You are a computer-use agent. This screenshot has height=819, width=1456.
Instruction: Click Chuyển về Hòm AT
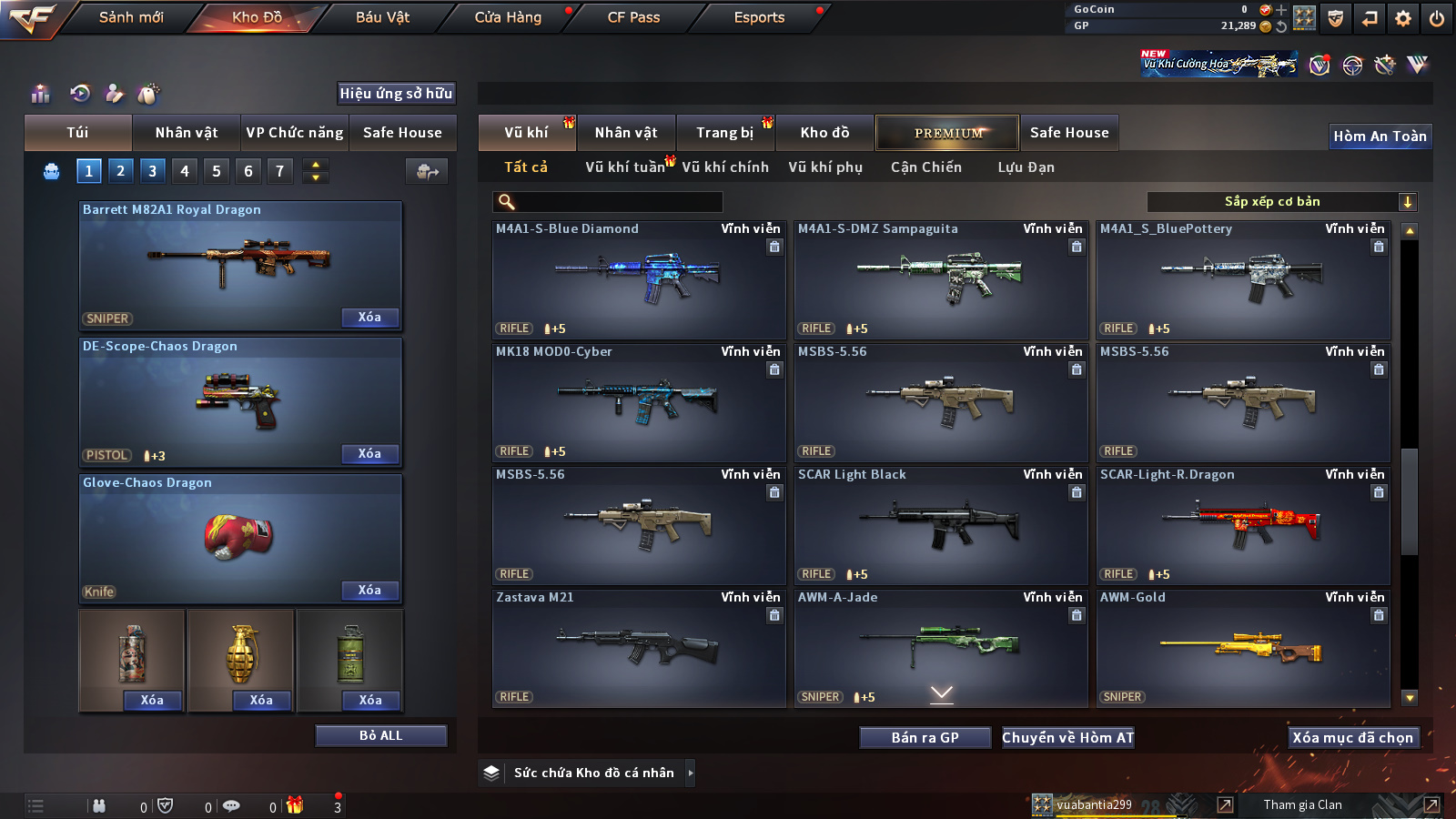coord(1067,737)
